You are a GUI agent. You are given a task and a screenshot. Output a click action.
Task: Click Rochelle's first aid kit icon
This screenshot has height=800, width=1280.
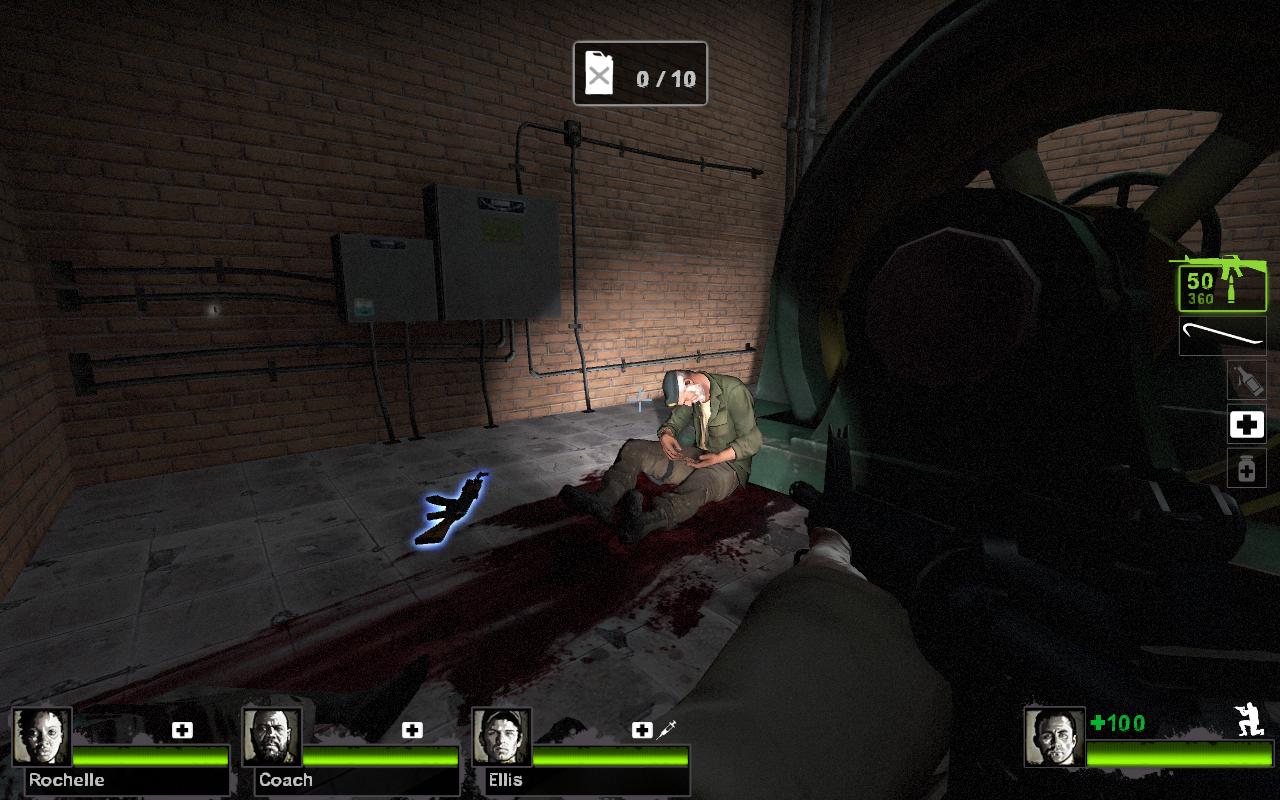click(x=182, y=730)
